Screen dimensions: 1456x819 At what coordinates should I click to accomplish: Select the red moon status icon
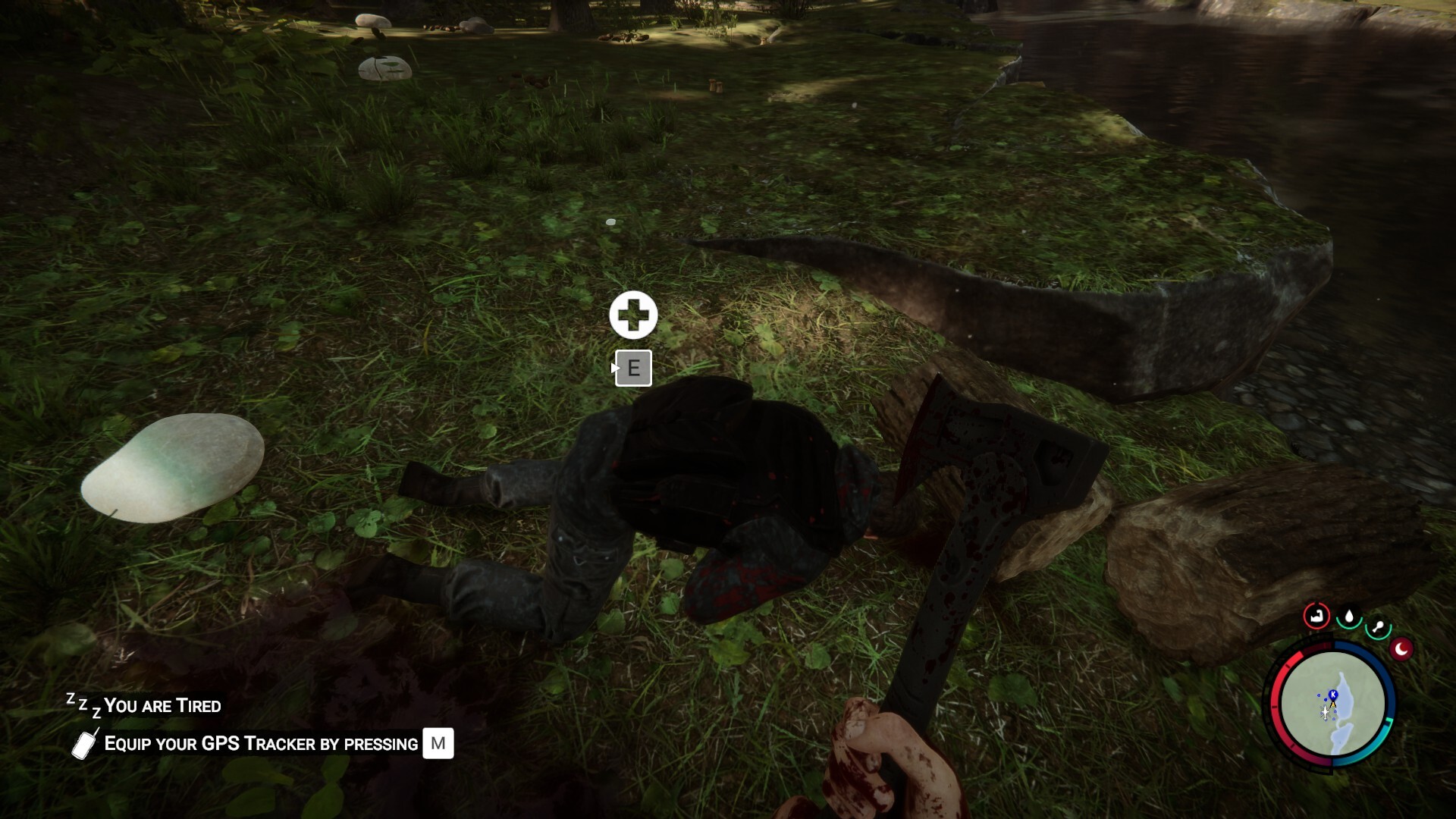point(1401,649)
